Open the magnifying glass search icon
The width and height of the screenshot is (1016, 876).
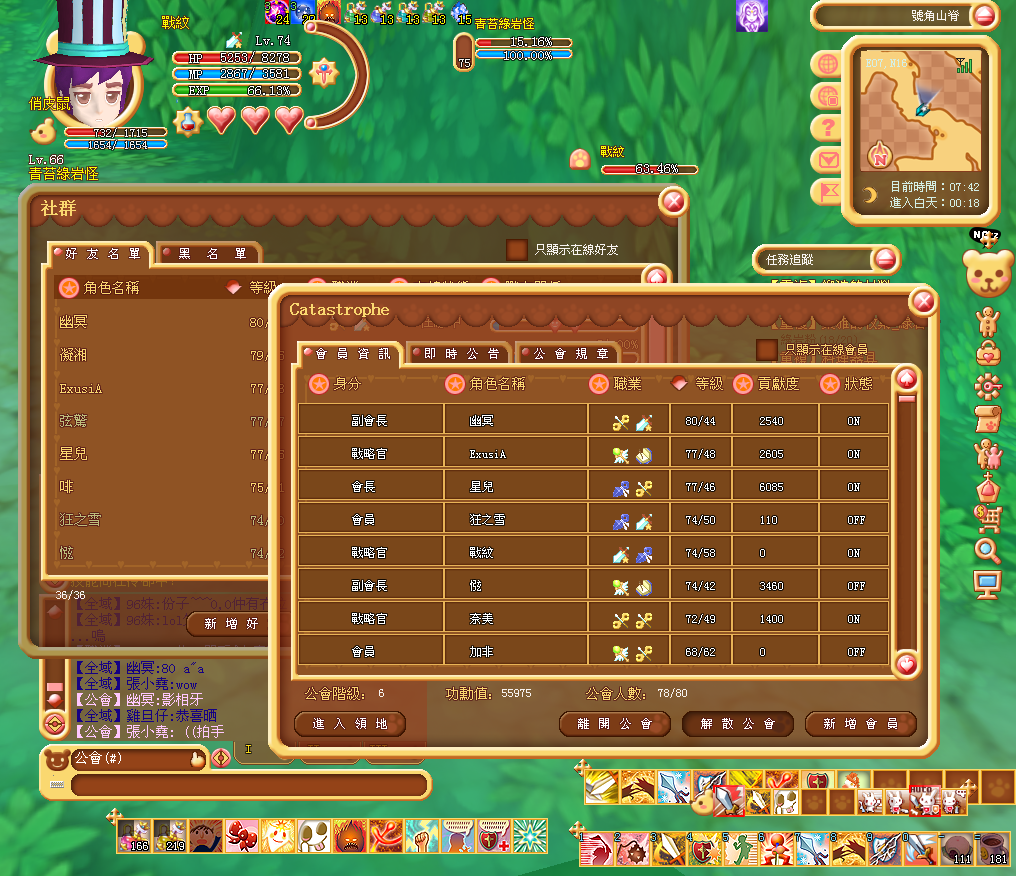(988, 550)
